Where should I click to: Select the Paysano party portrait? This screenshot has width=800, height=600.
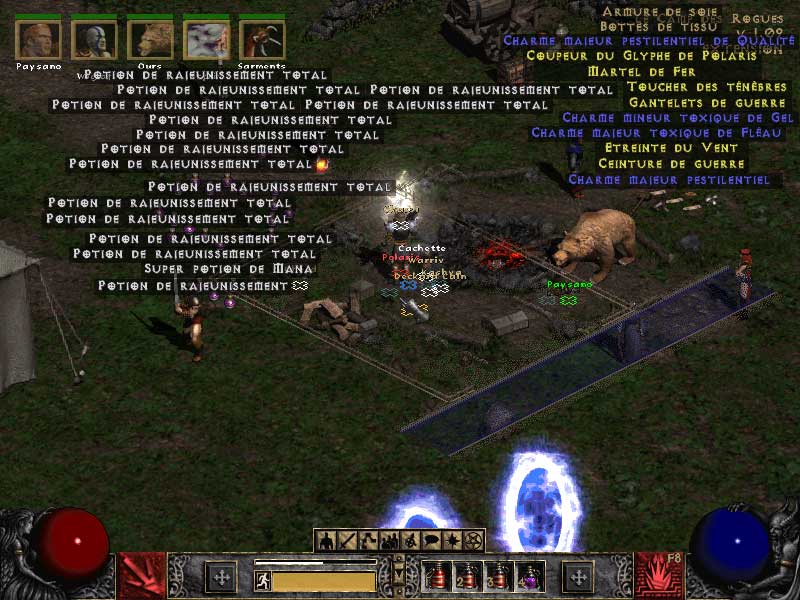(39, 39)
